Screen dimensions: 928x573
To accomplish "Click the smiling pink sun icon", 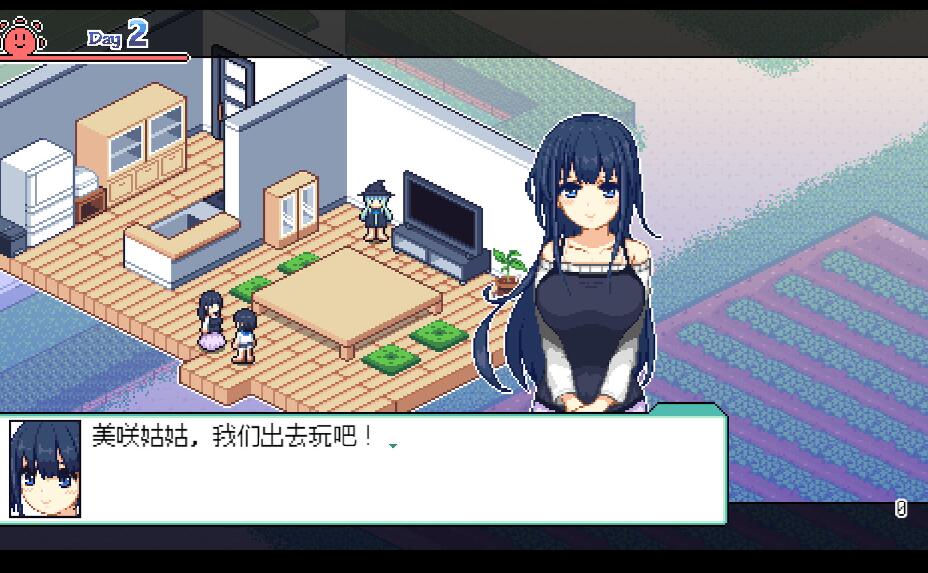I will pyautogui.click(x=18, y=37).
